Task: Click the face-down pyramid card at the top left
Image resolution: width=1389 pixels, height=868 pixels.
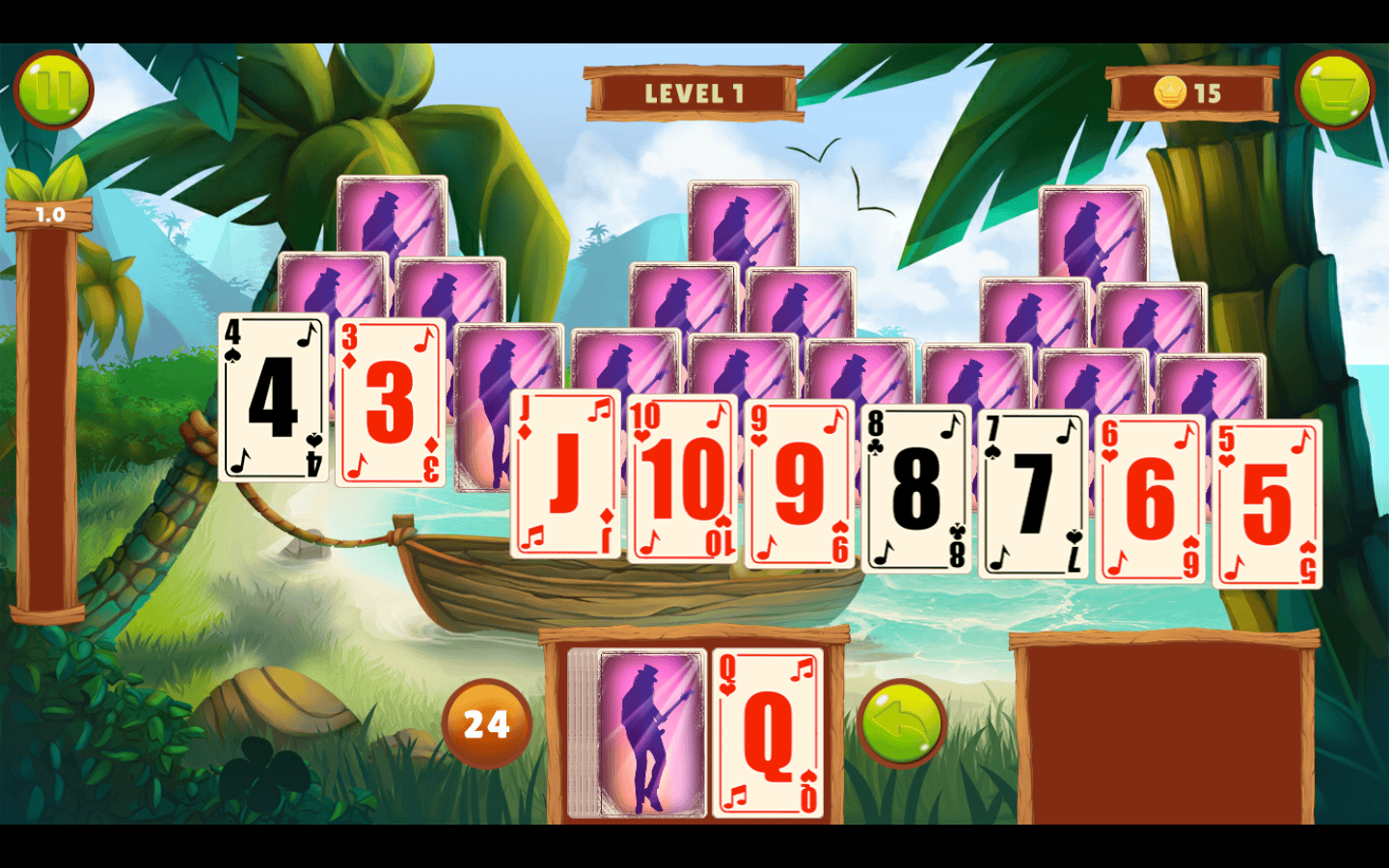Action: point(390,231)
